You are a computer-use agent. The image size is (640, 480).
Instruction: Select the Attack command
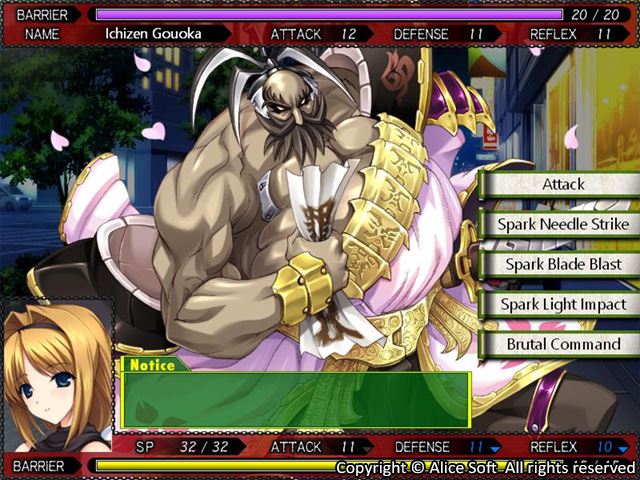point(563,185)
